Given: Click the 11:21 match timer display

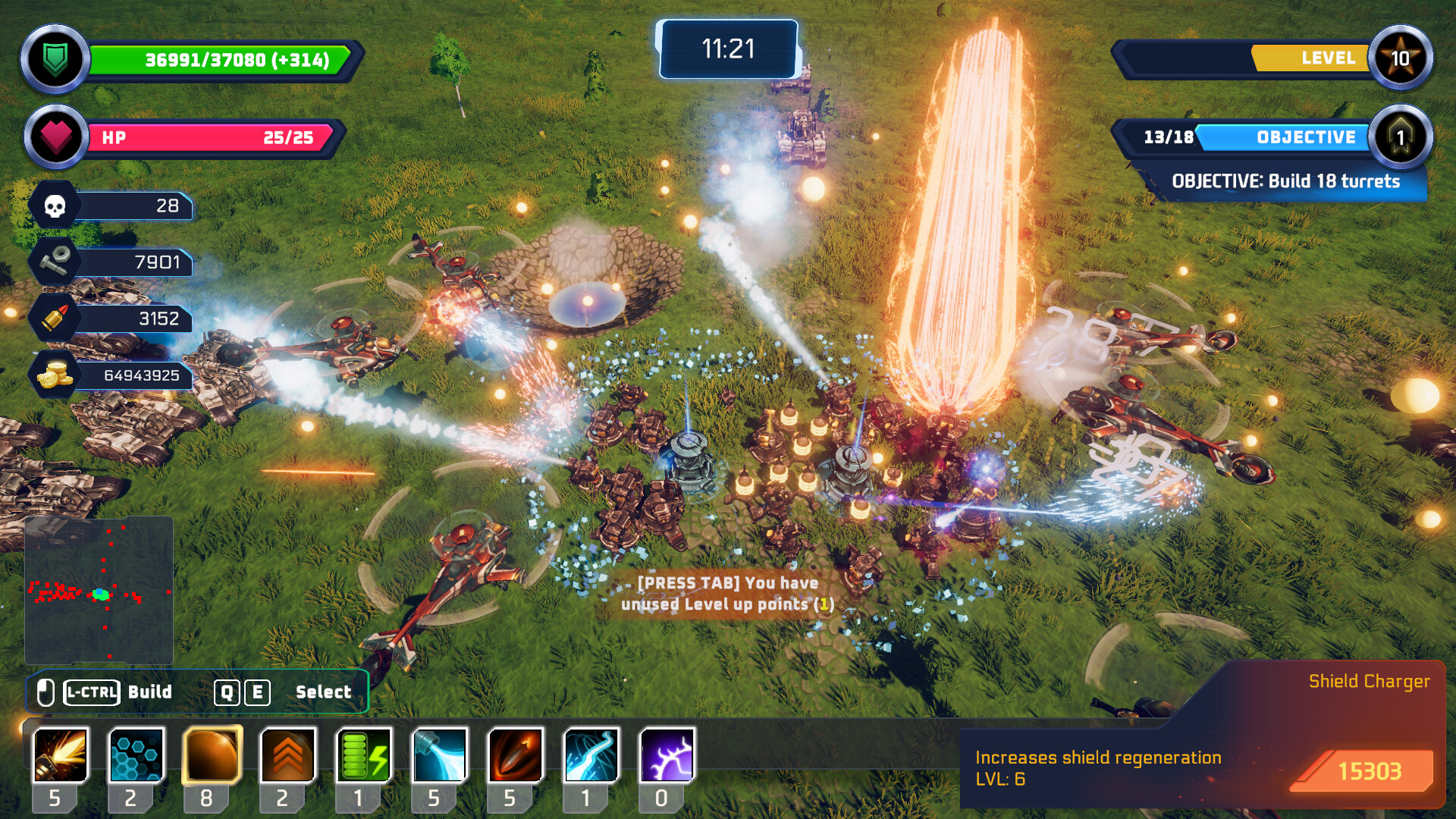Looking at the screenshot, I should (x=726, y=47).
